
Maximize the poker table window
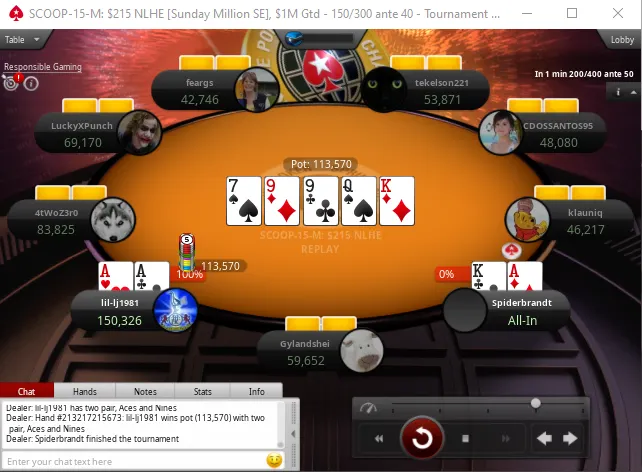pos(572,14)
